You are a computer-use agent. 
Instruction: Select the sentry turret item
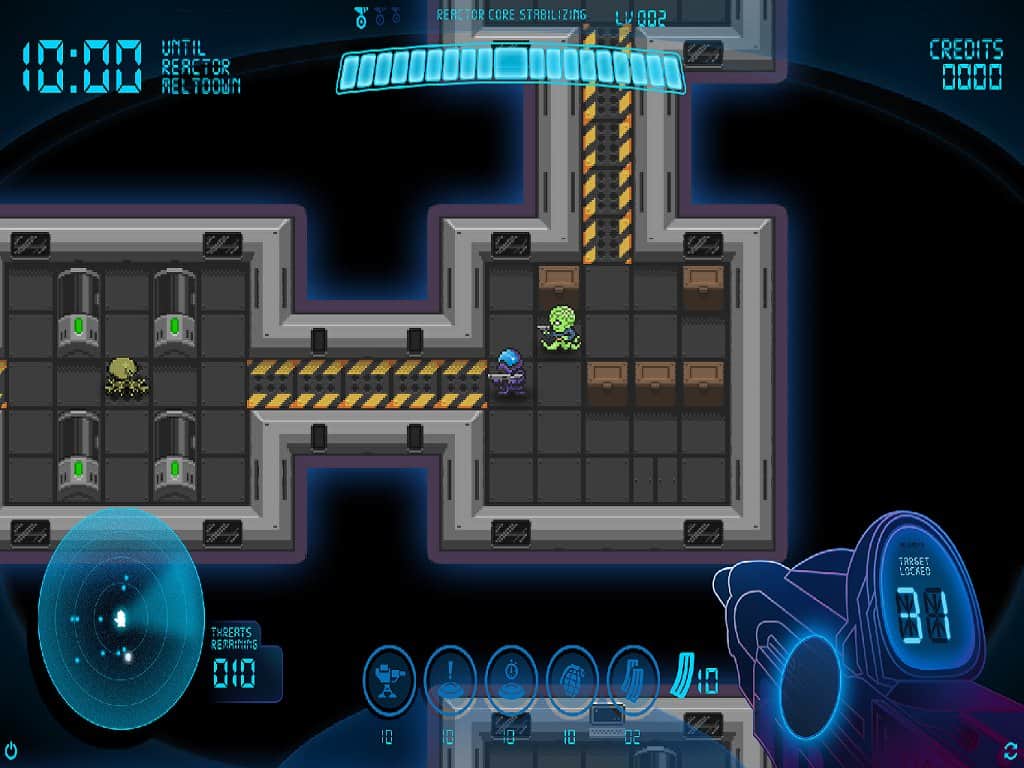(x=389, y=680)
